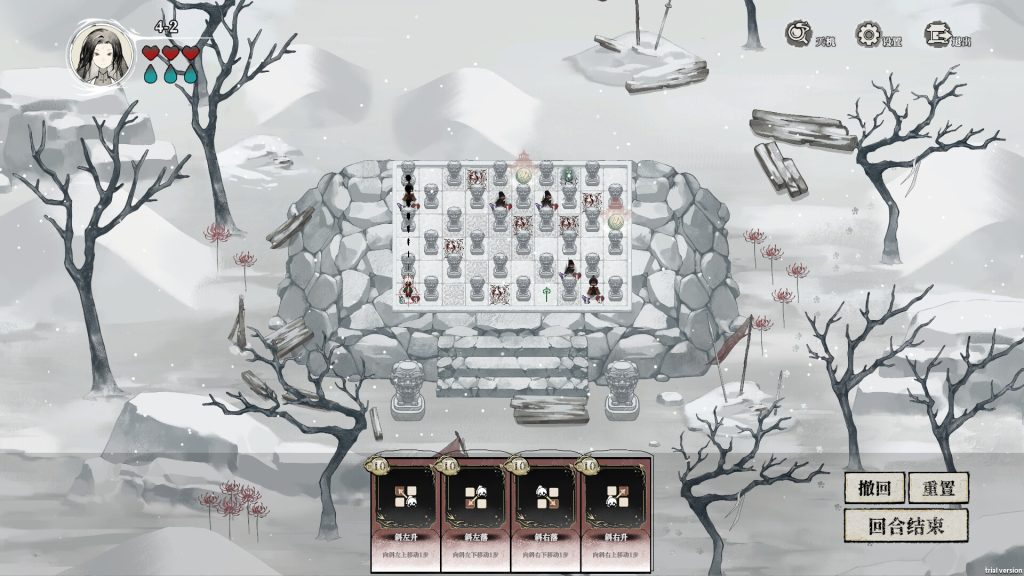This screenshot has height=576, width=1024.
Task: Open the 天机 hint icon
Action: (x=800, y=35)
